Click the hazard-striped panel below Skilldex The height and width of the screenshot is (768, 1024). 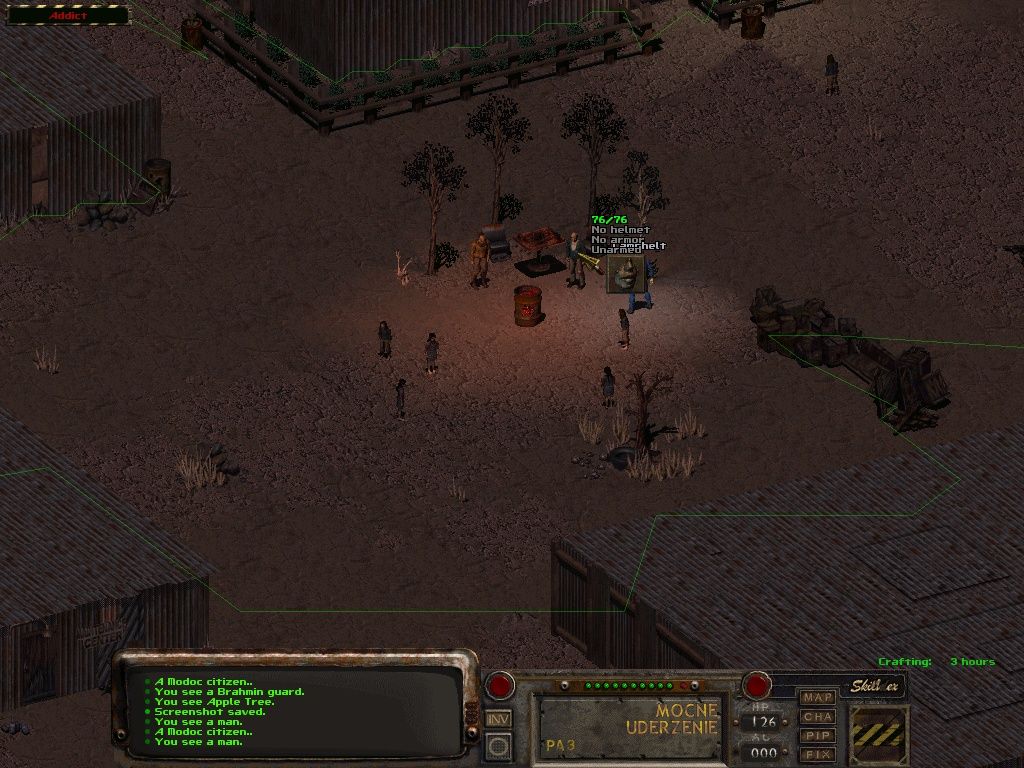point(879,735)
